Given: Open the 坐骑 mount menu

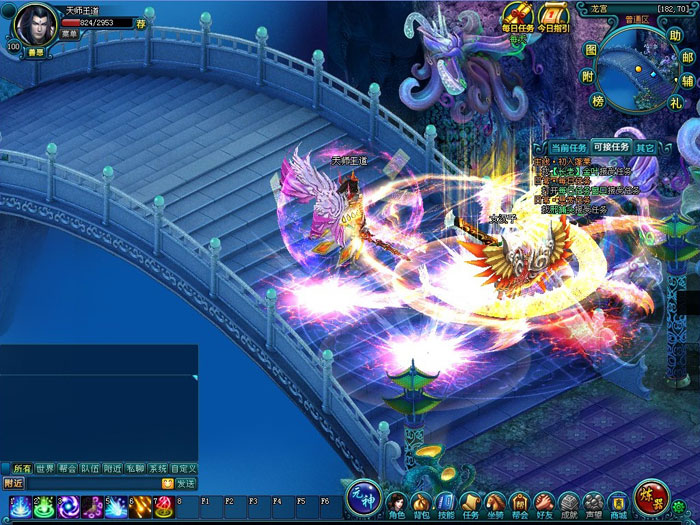Looking at the screenshot, I should click(x=494, y=504).
